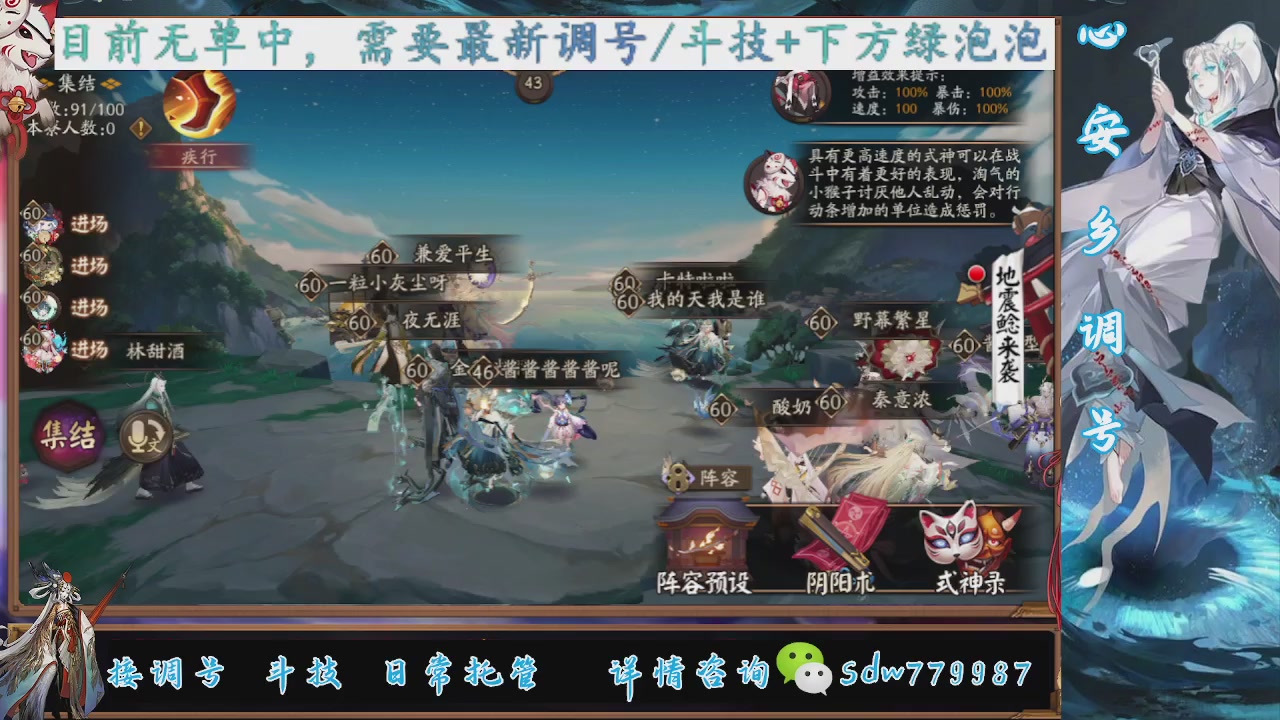
Task: Toggle the yellow exclamation warning marker
Action: point(140,127)
